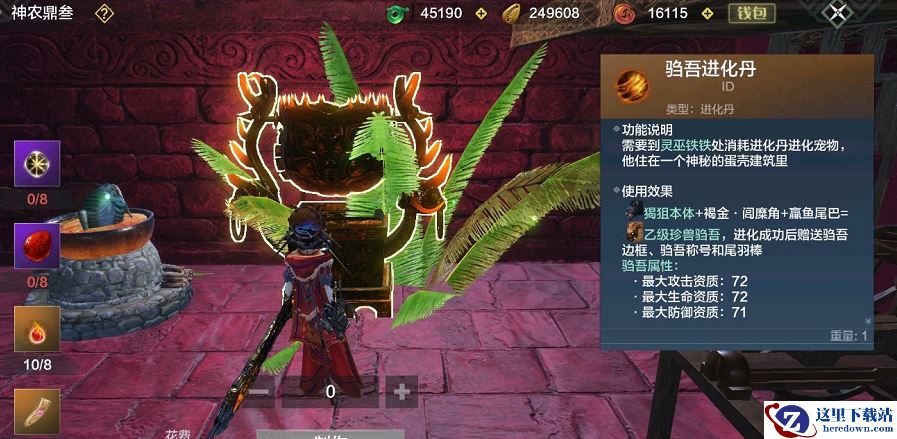The image size is (897, 439).
Task: Select the flame orb material slot
Action: click(37, 330)
